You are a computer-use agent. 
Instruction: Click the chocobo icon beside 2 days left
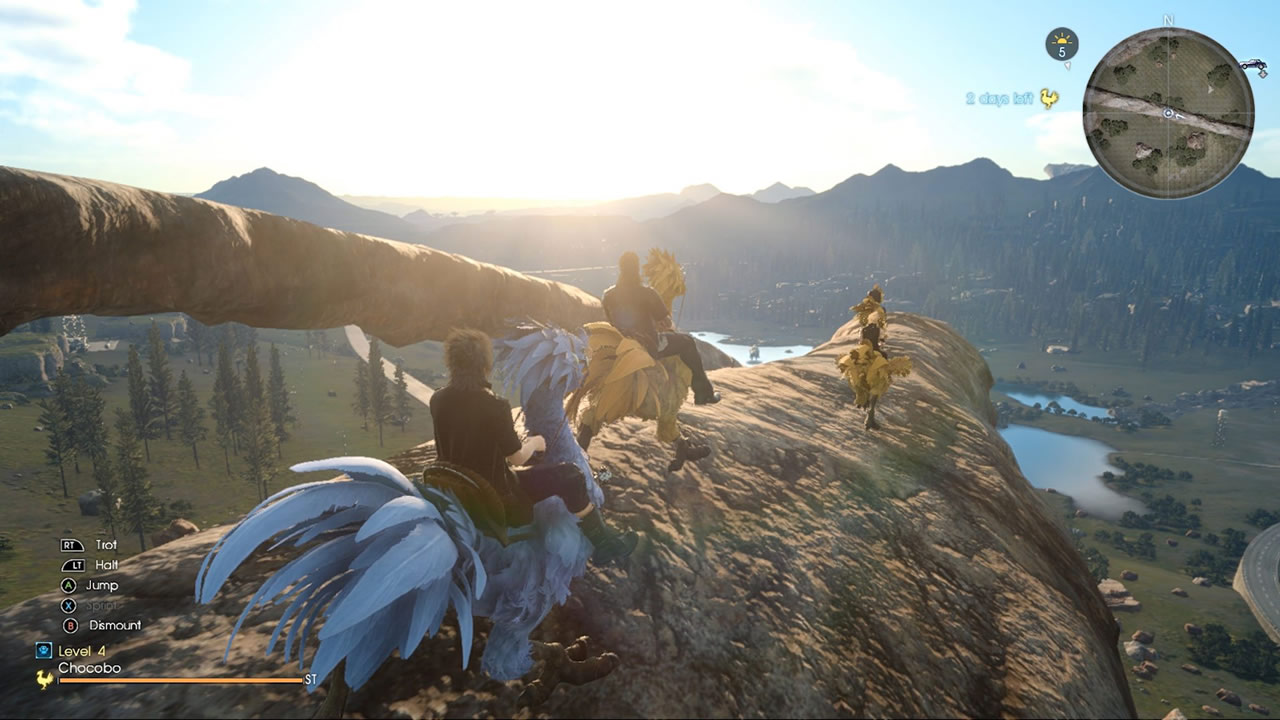[x=1049, y=98]
